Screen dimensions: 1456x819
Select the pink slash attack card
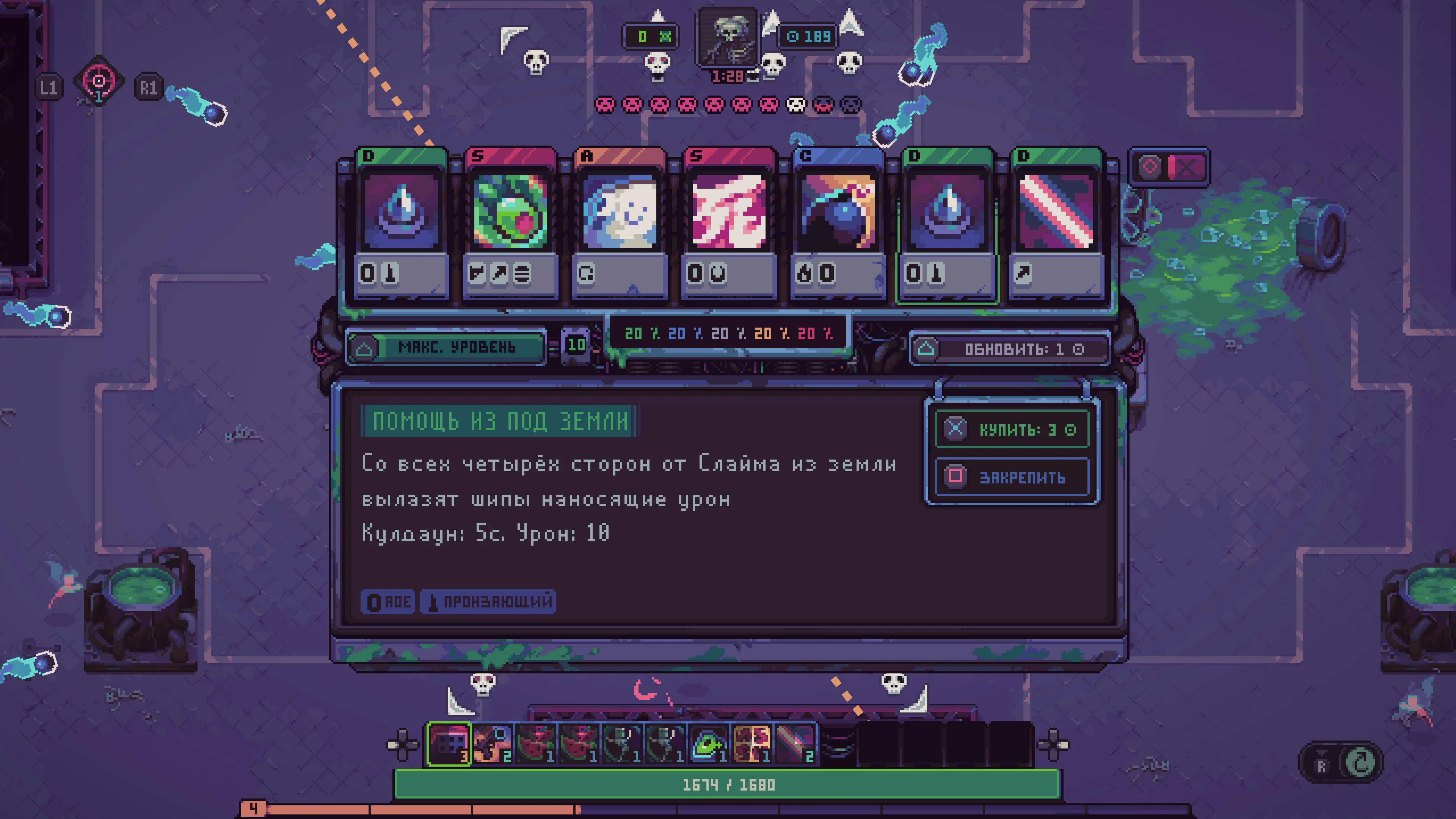point(729,220)
